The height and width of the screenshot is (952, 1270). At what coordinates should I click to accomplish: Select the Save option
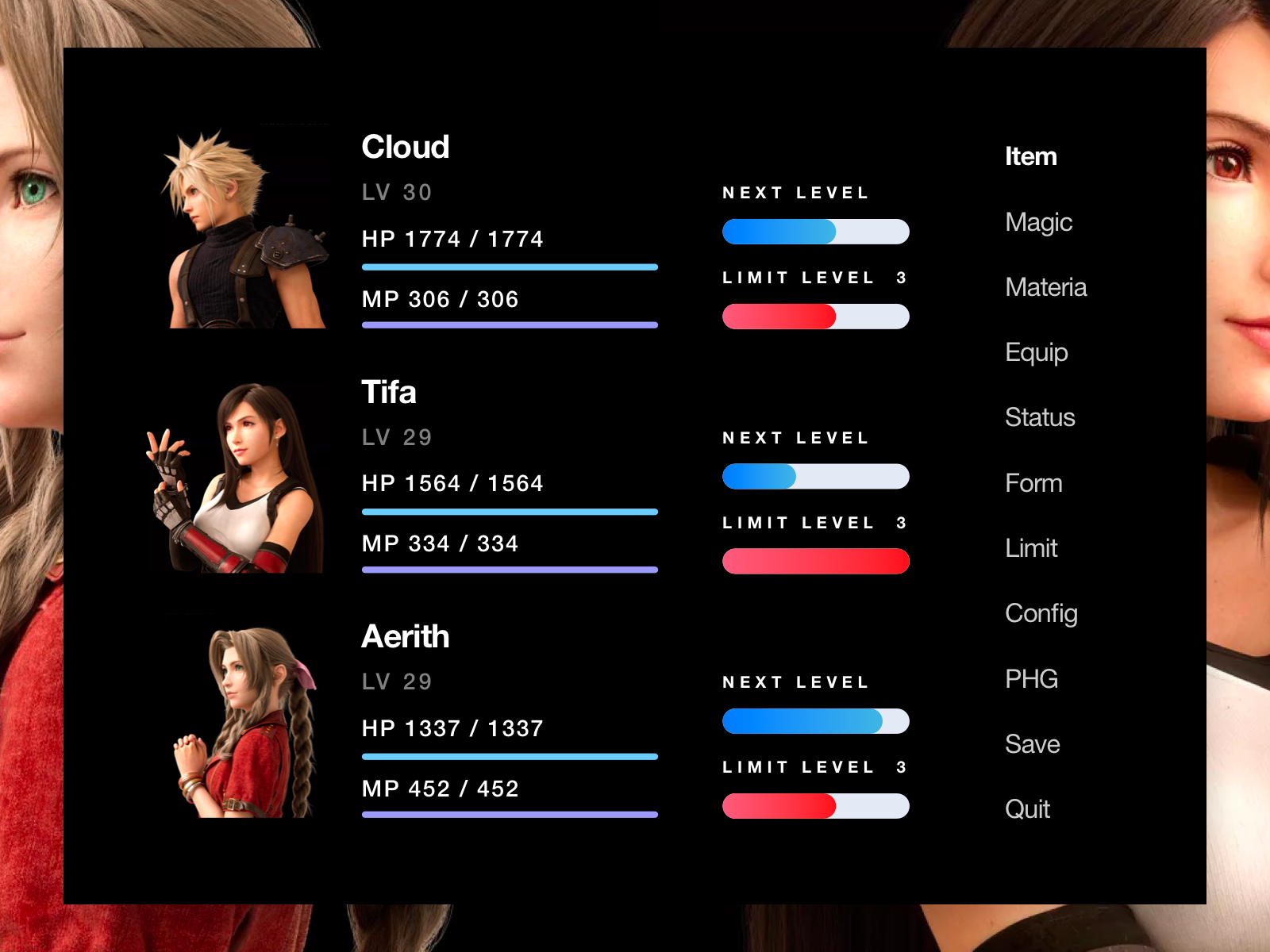(x=1033, y=744)
